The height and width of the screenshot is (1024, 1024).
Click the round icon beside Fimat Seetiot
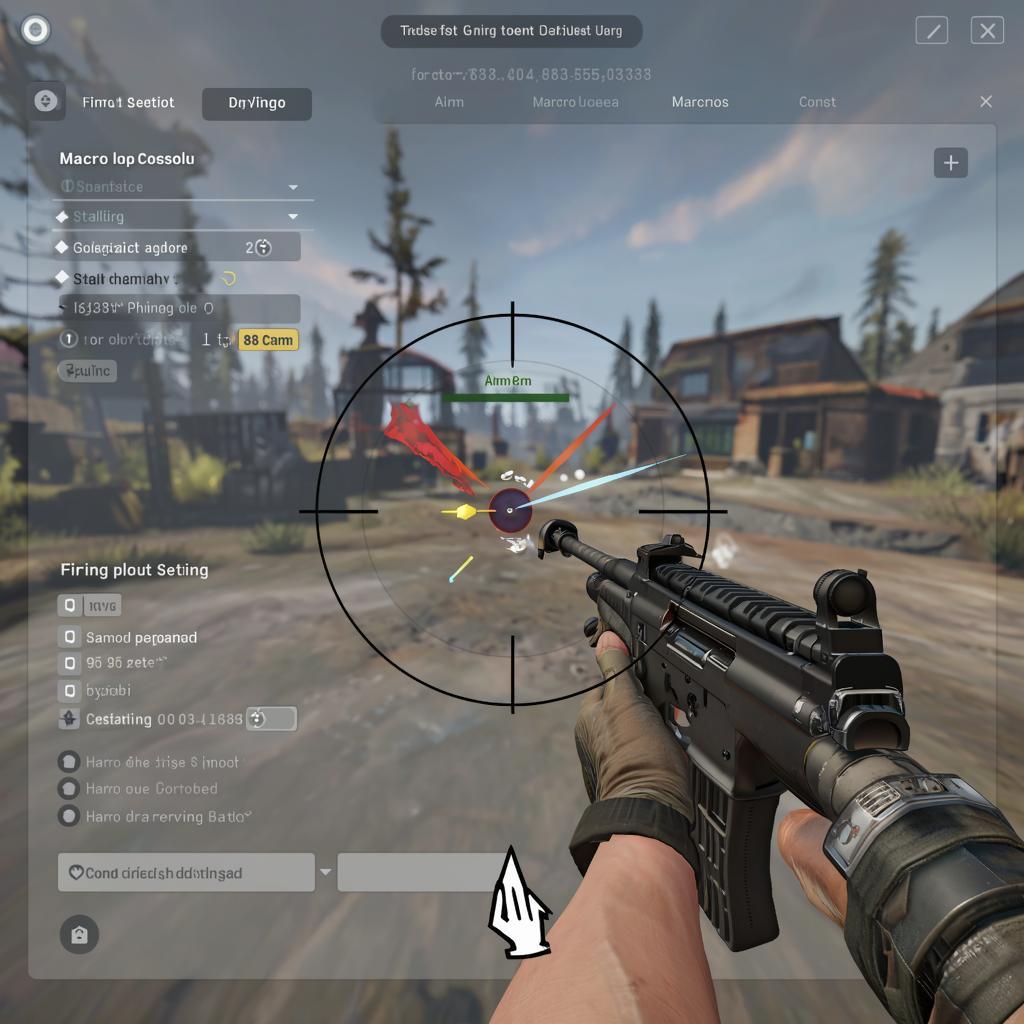pos(45,101)
